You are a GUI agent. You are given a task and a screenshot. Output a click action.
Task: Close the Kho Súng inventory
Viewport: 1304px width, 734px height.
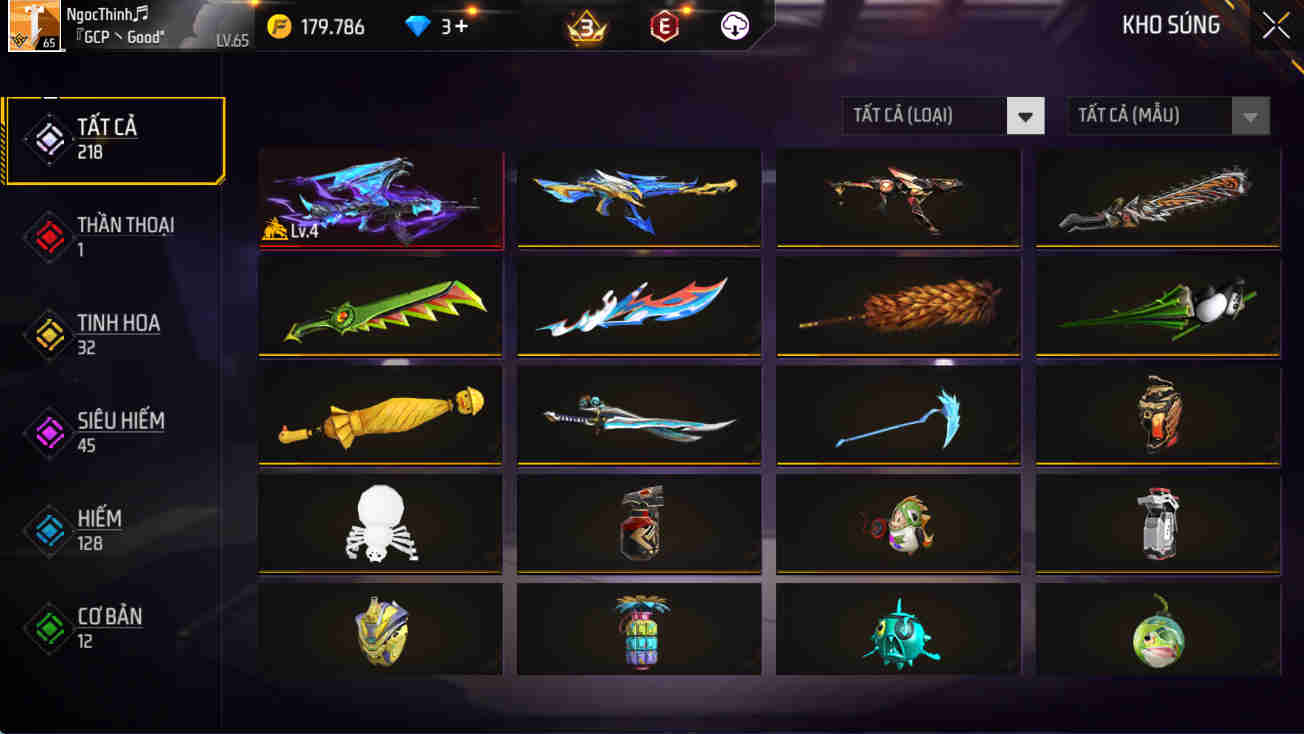click(x=1275, y=26)
